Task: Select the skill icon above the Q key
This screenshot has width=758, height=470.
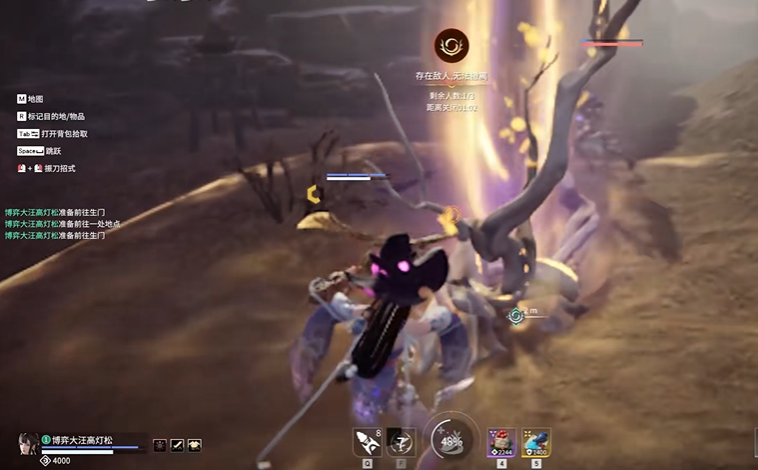Action: [x=366, y=441]
